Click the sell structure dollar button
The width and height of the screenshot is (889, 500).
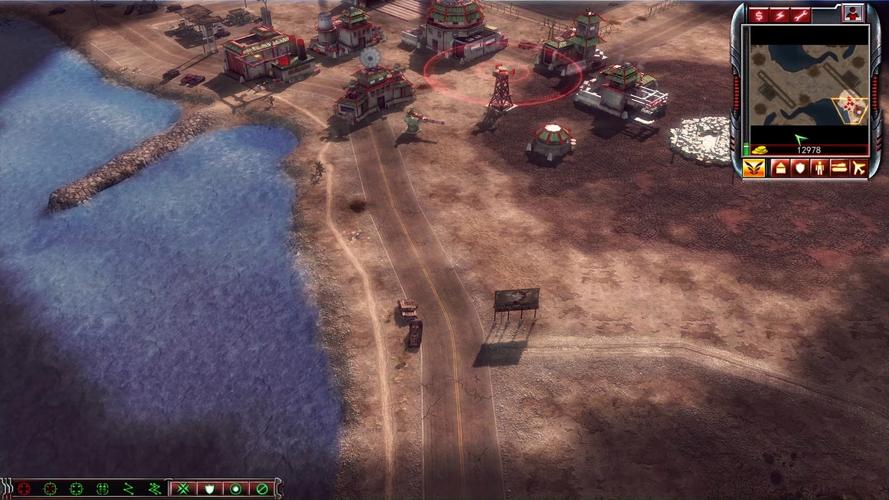(759, 15)
